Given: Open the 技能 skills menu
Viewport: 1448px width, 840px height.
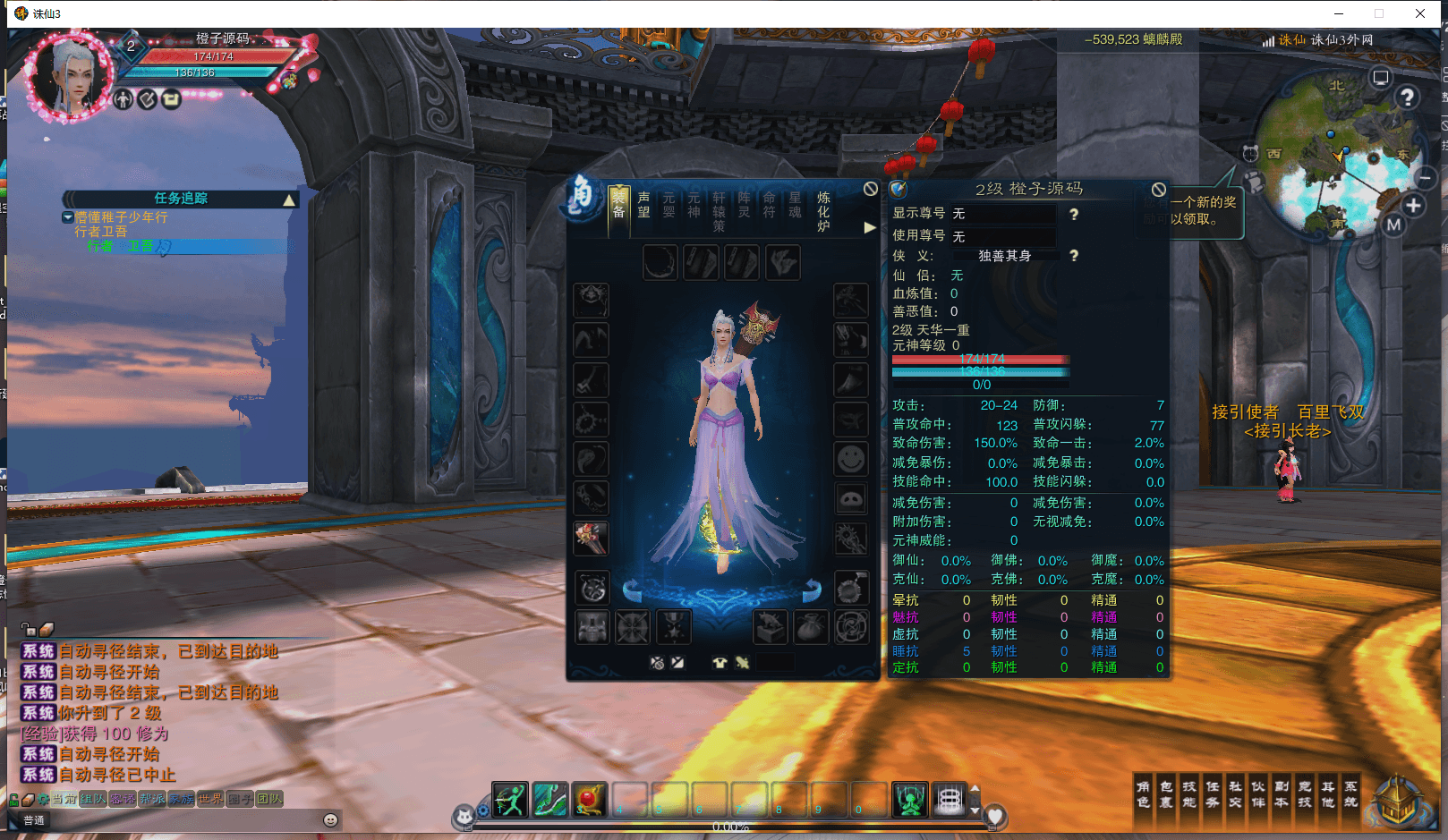Looking at the screenshot, I should pos(1189,794).
